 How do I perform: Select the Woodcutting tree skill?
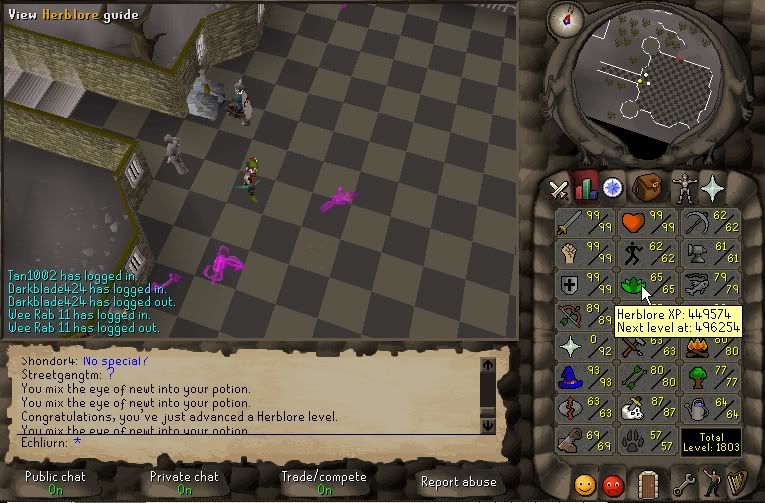tap(707, 377)
